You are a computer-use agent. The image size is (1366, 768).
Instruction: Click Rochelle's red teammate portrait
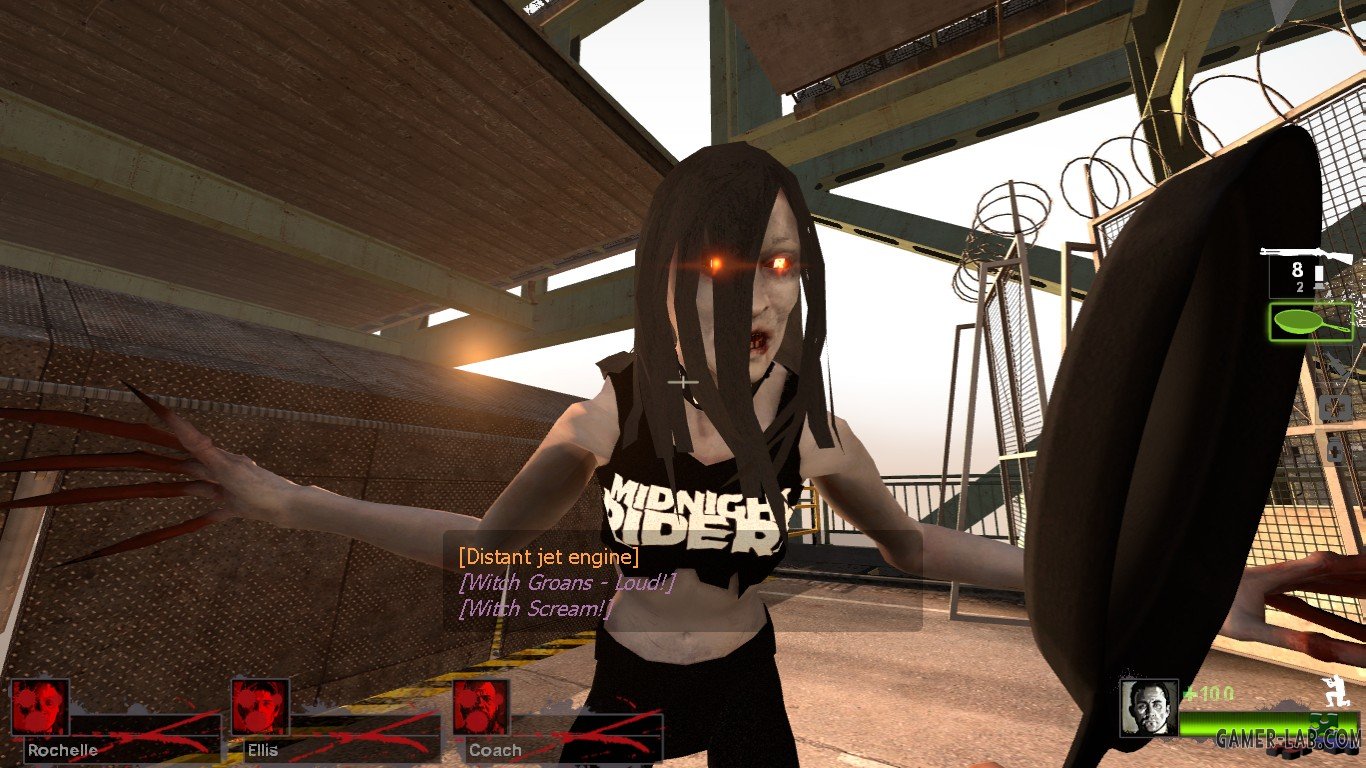[40, 707]
